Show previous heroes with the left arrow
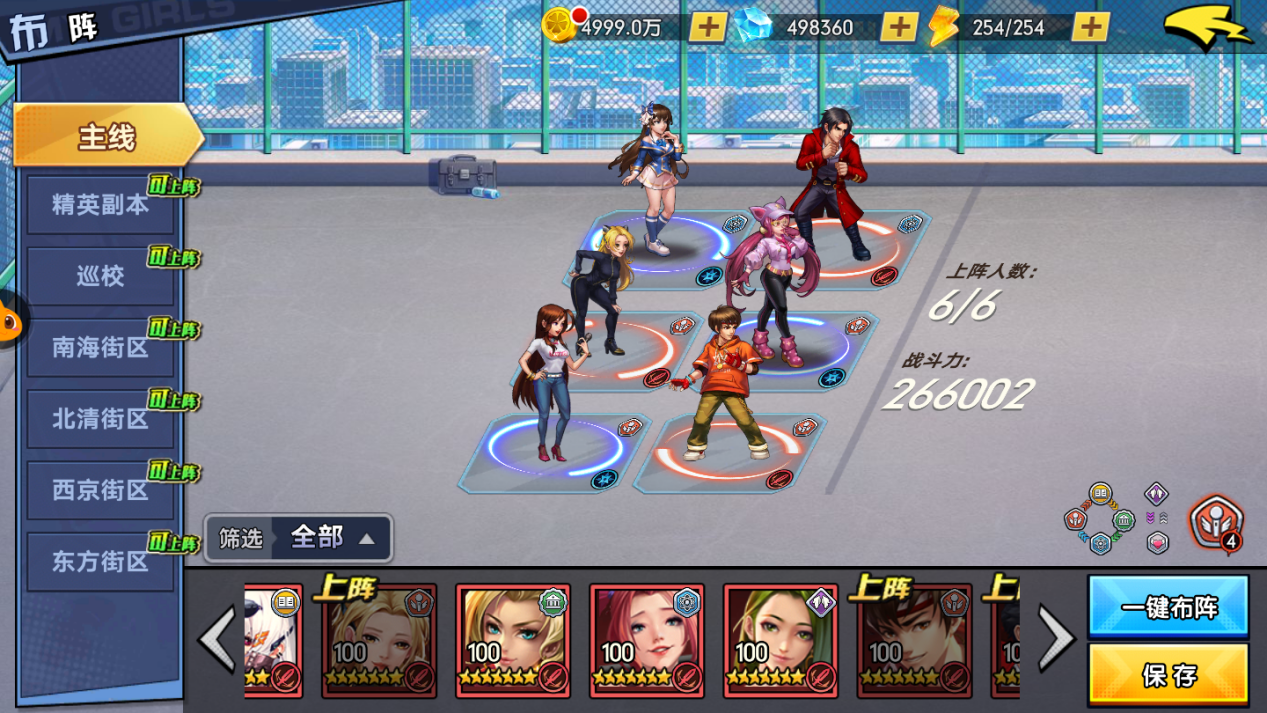The width and height of the screenshot is (1267, 713). click(217, 638)
